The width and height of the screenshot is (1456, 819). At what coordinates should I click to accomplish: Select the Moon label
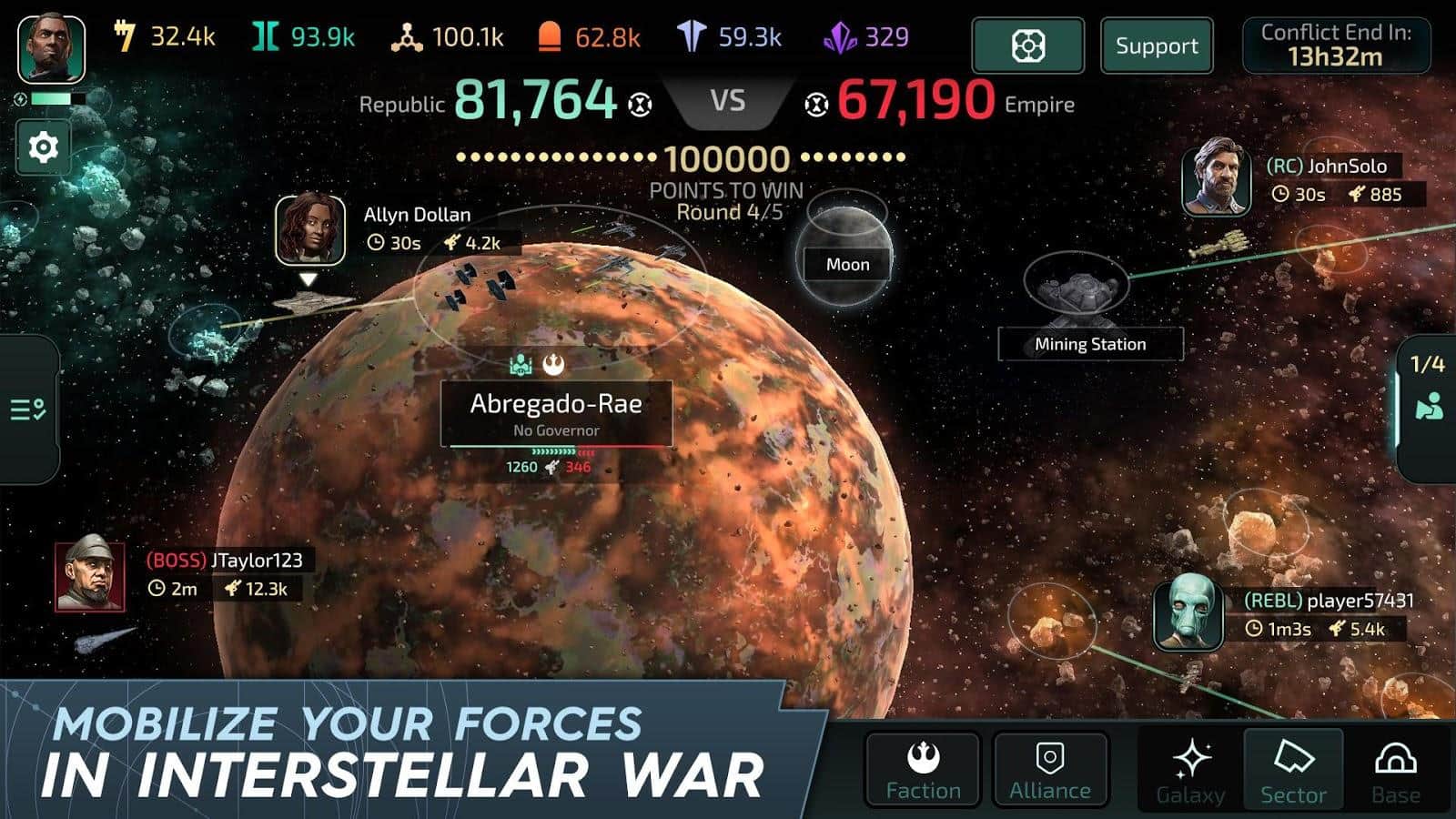[x=847, y=265]
